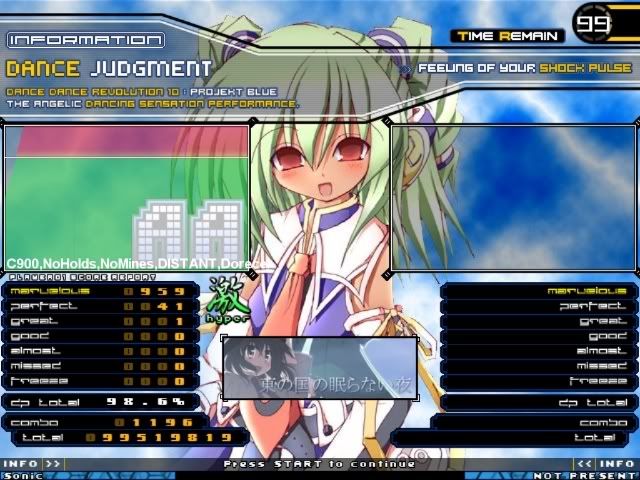Click the INFORMATION header tab

point(86,40)
